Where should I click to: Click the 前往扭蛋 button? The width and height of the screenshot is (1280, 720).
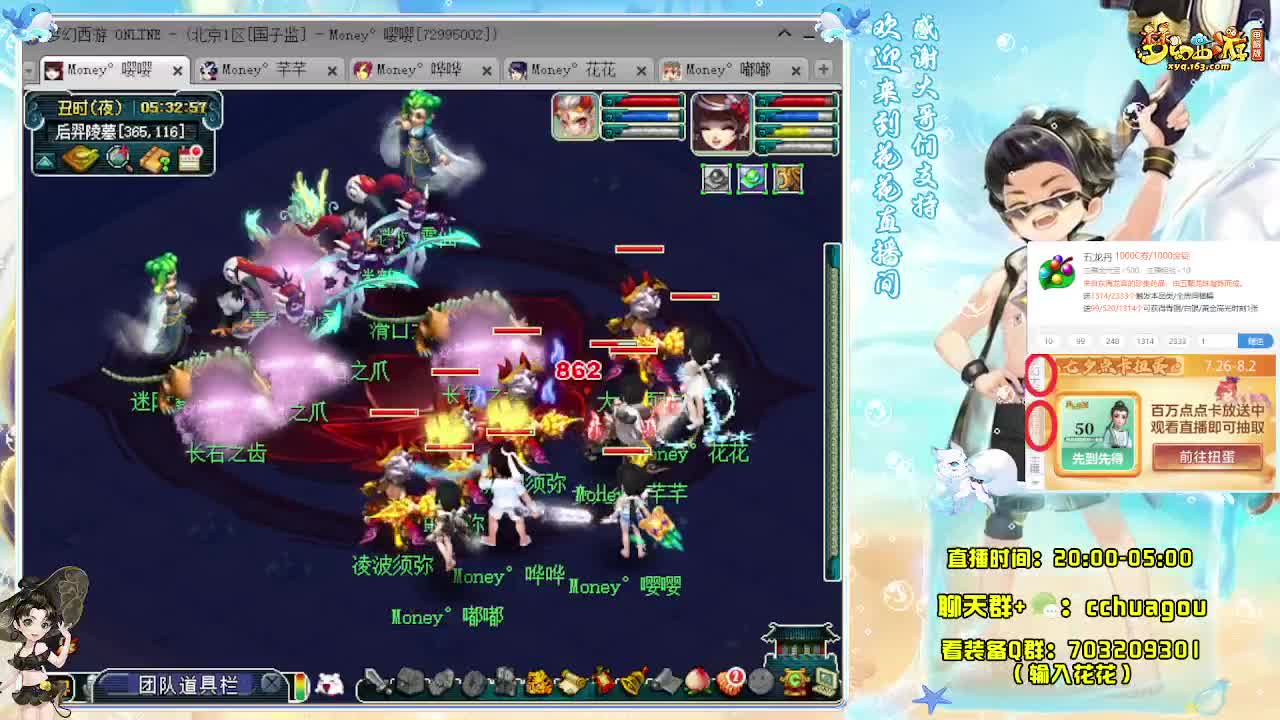(1208, 456)
